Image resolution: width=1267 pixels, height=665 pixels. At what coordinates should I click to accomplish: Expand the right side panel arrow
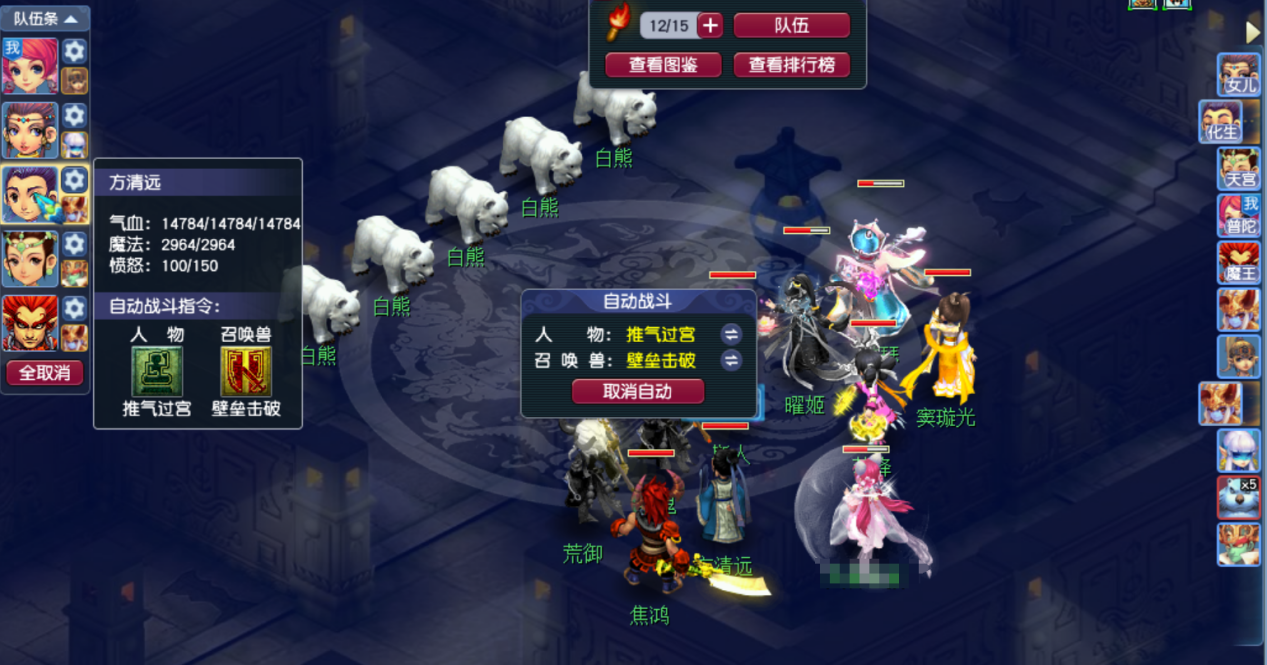(1253, 33)
